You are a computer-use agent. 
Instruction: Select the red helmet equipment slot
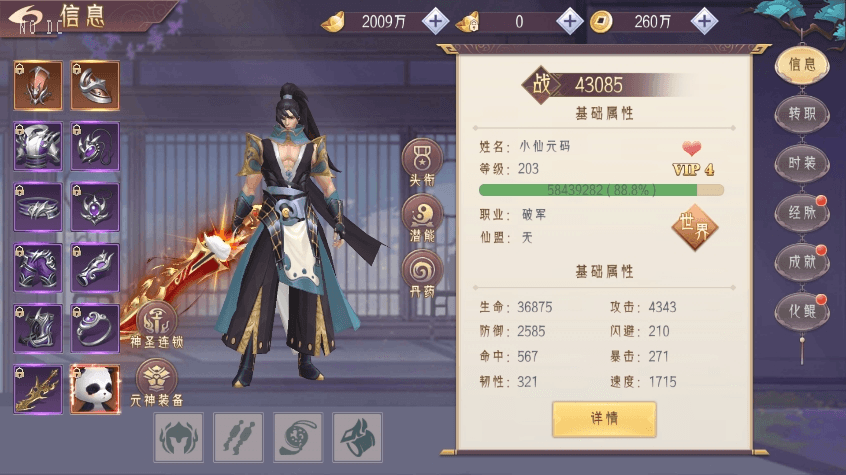[x=38, y=86]
